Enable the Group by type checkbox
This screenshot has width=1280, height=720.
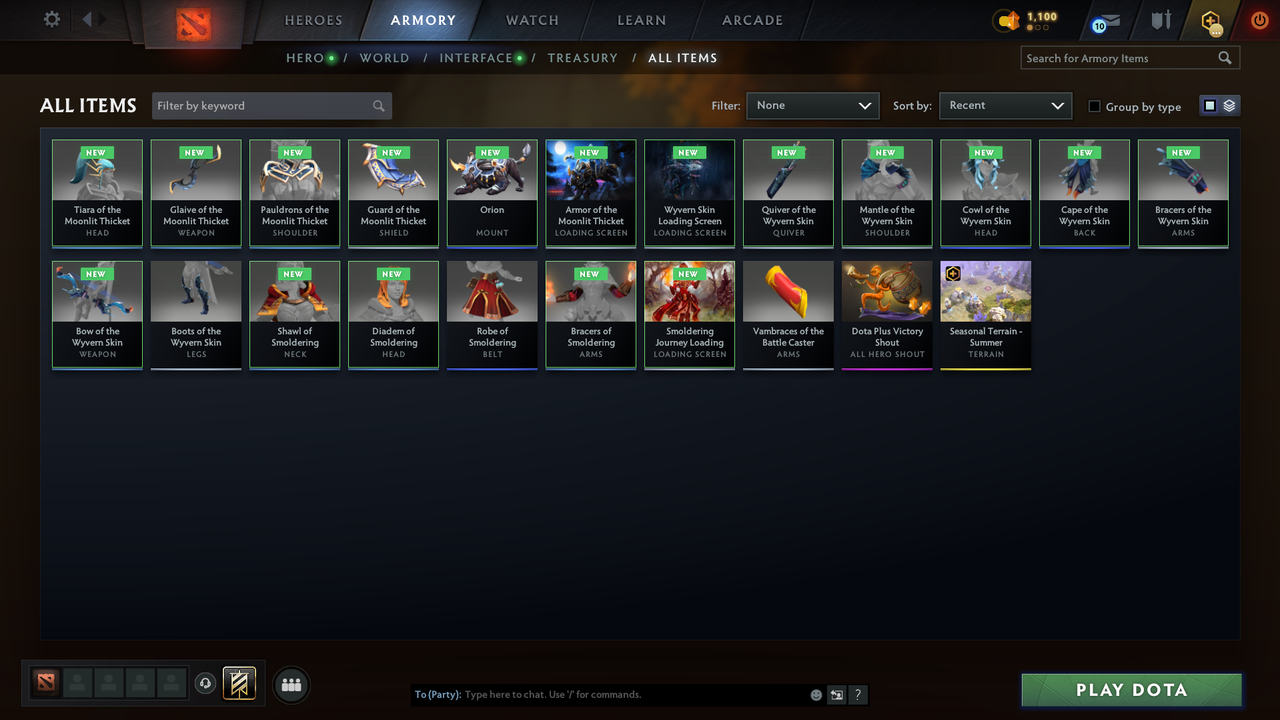(1094, 106)
